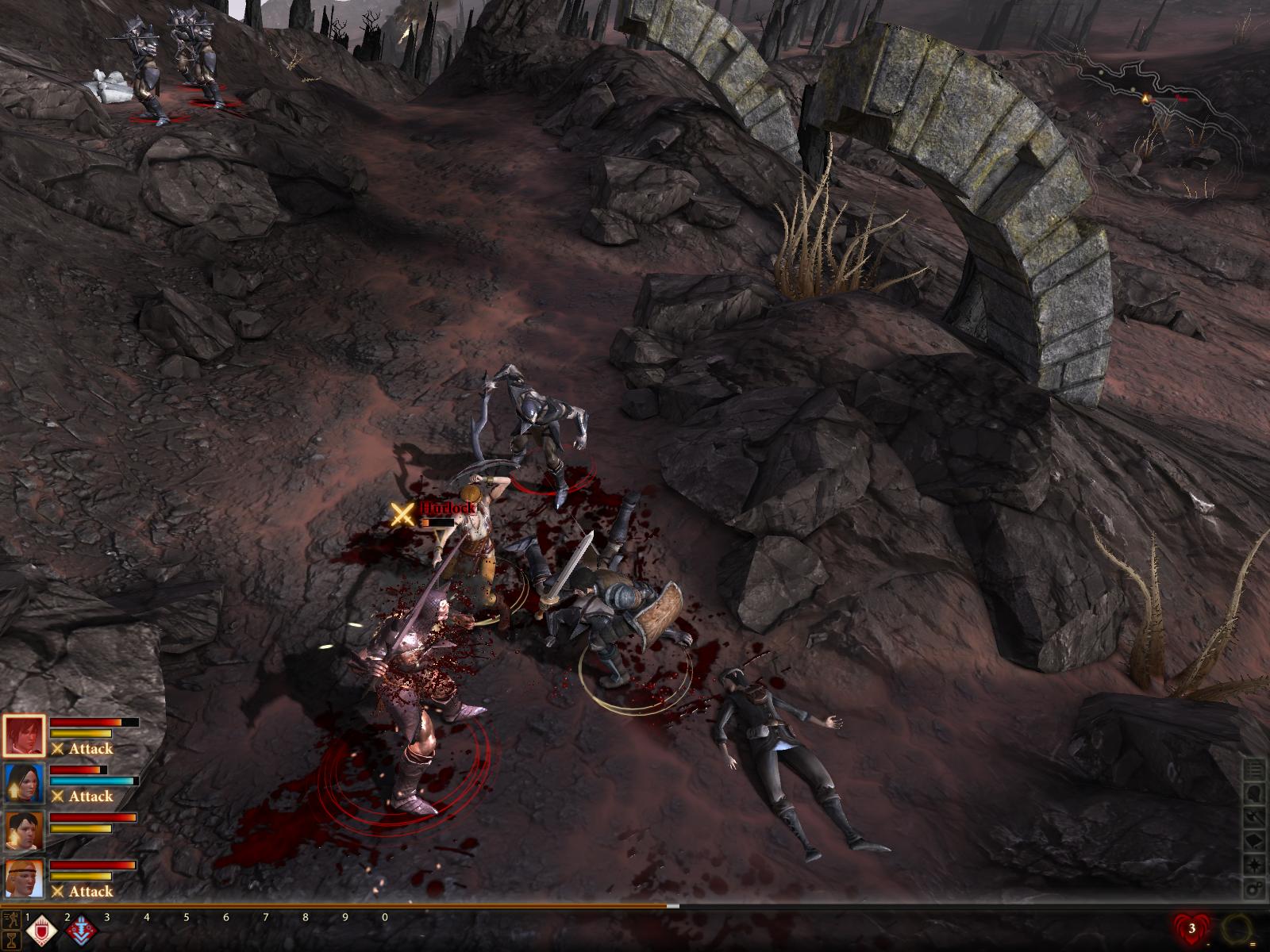Click the minimap overlay
This screenshot has width=1270, height=952.
(1151, 103)
